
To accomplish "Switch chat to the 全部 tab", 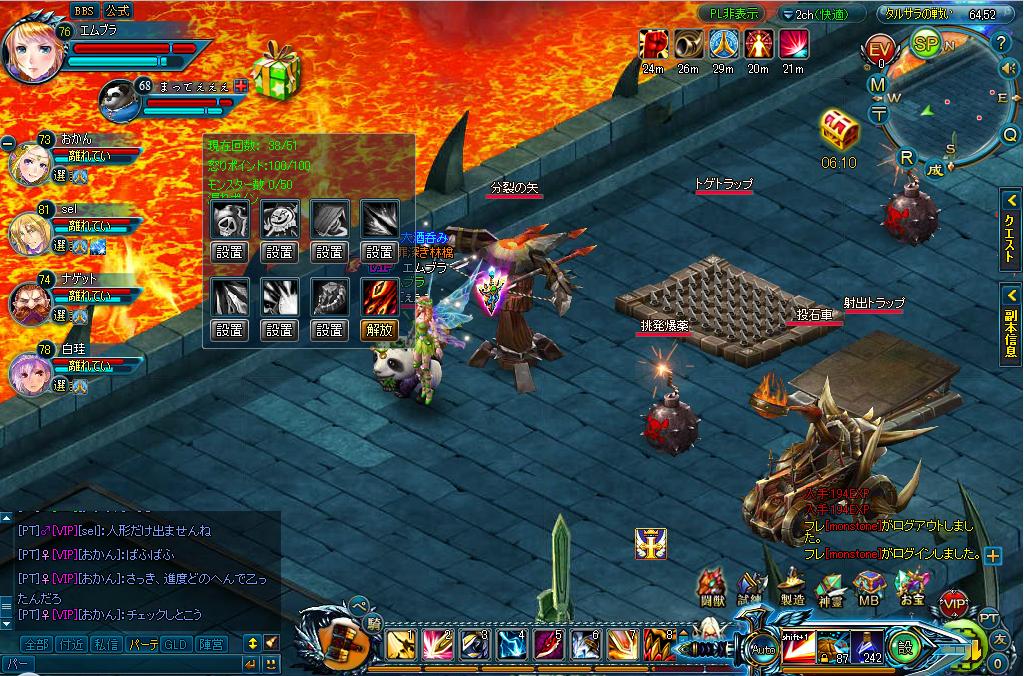I will click(x=36, y=643).
